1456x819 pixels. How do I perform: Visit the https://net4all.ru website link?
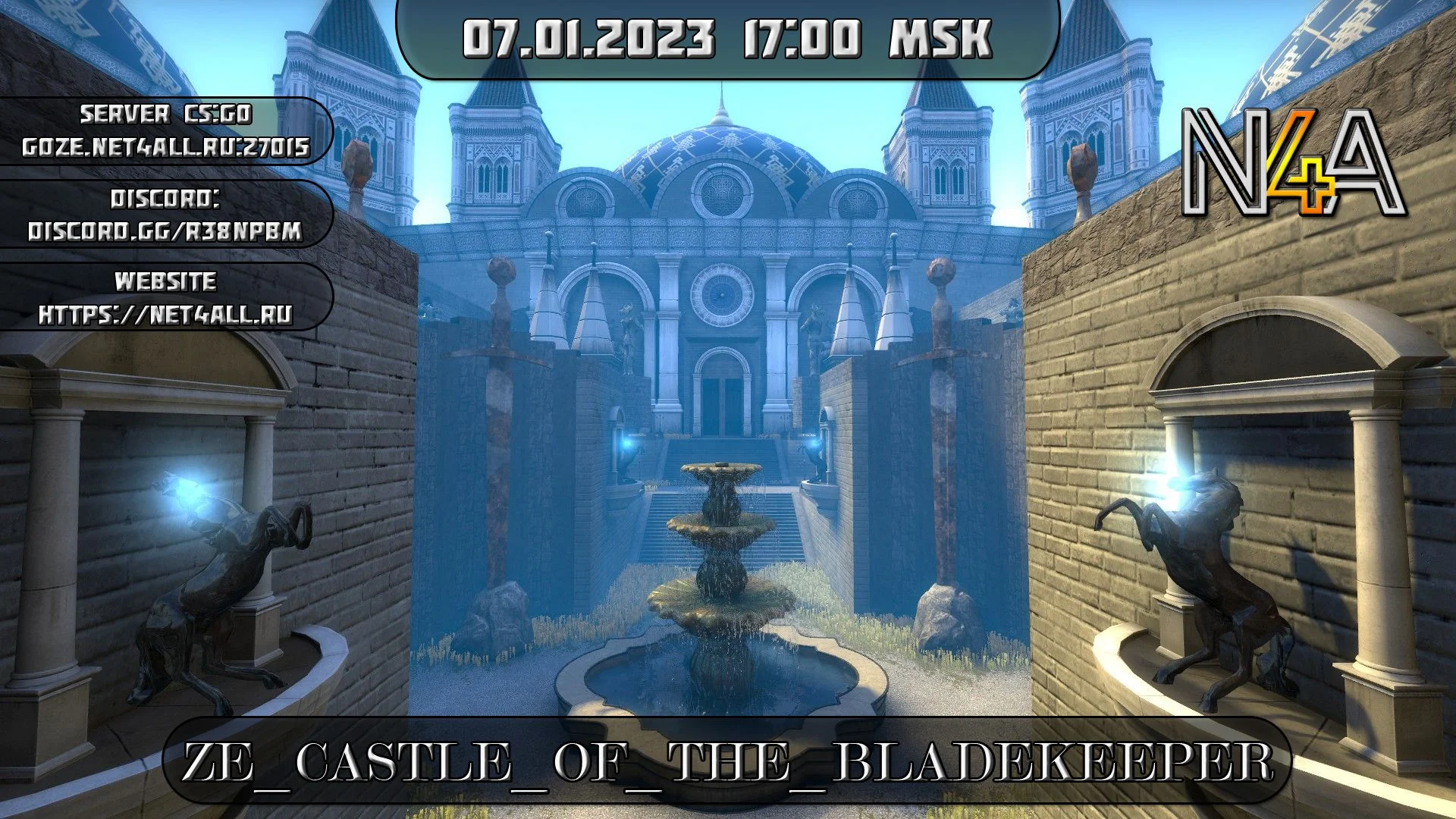point(165,314)
